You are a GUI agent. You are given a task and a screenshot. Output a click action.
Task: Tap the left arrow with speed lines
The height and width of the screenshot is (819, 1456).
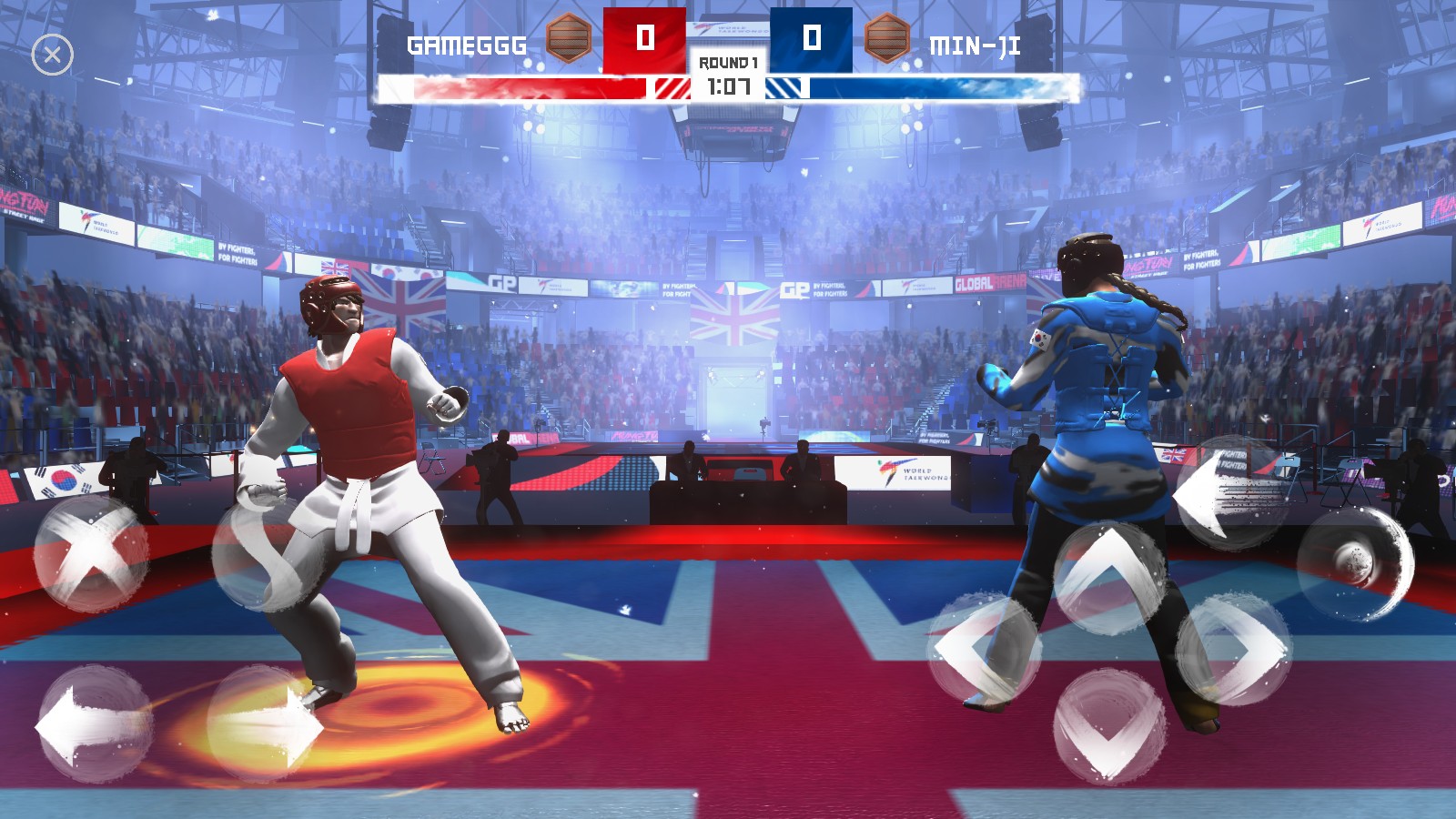tap(1230, 493)
